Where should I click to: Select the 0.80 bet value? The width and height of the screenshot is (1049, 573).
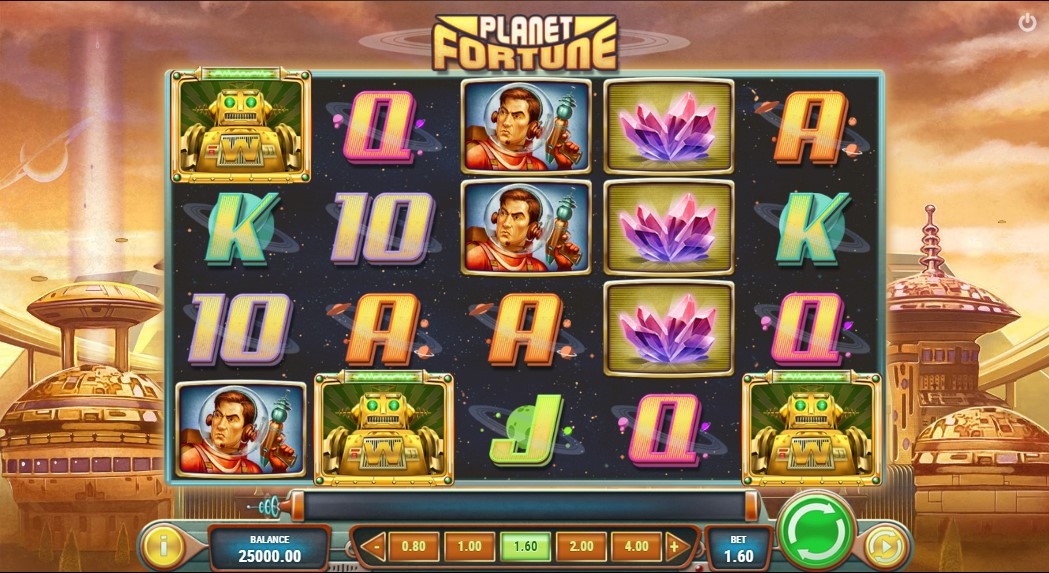[413, 547]
